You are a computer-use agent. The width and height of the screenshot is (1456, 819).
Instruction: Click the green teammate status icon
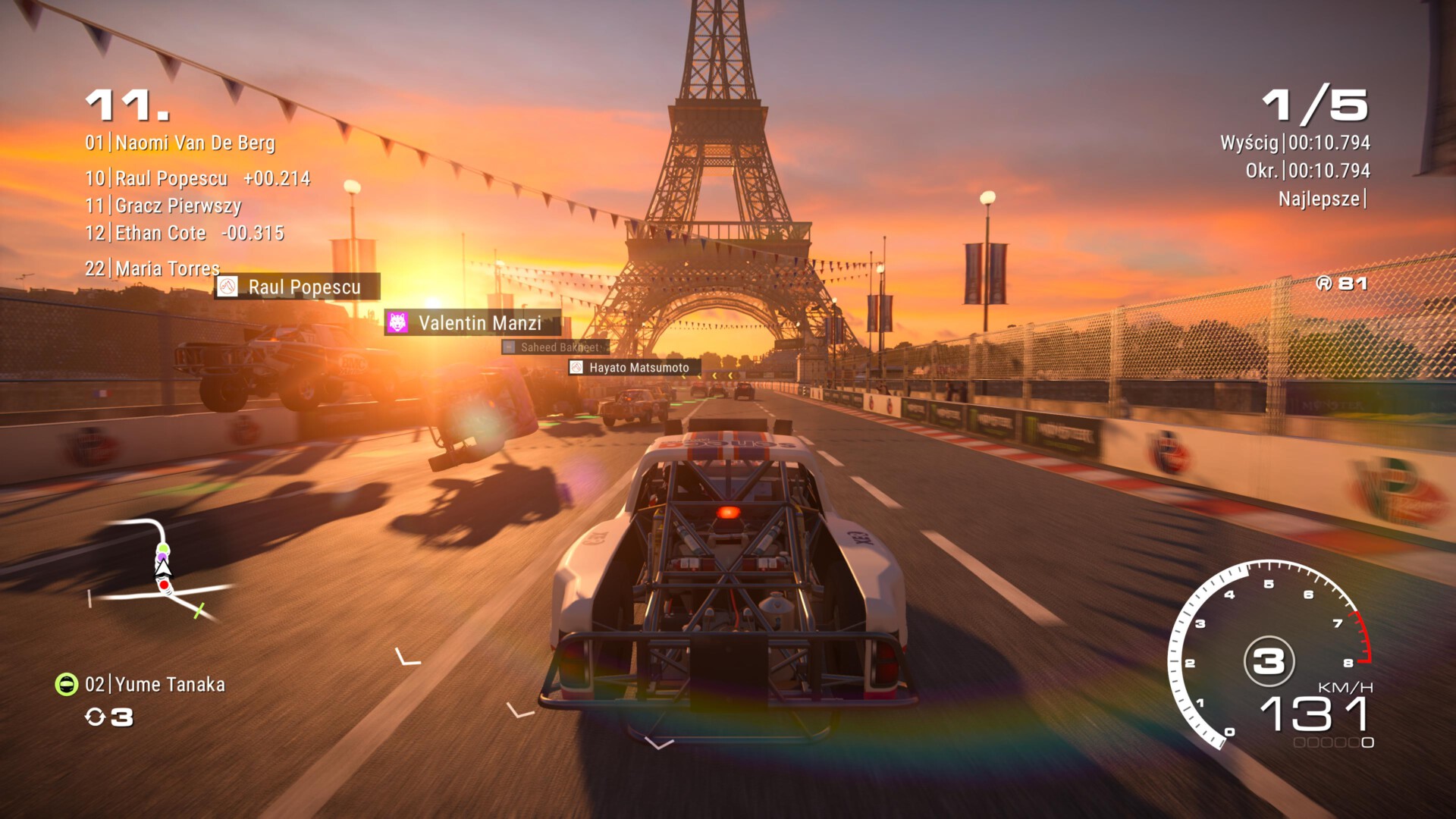(x=67, y=685)
